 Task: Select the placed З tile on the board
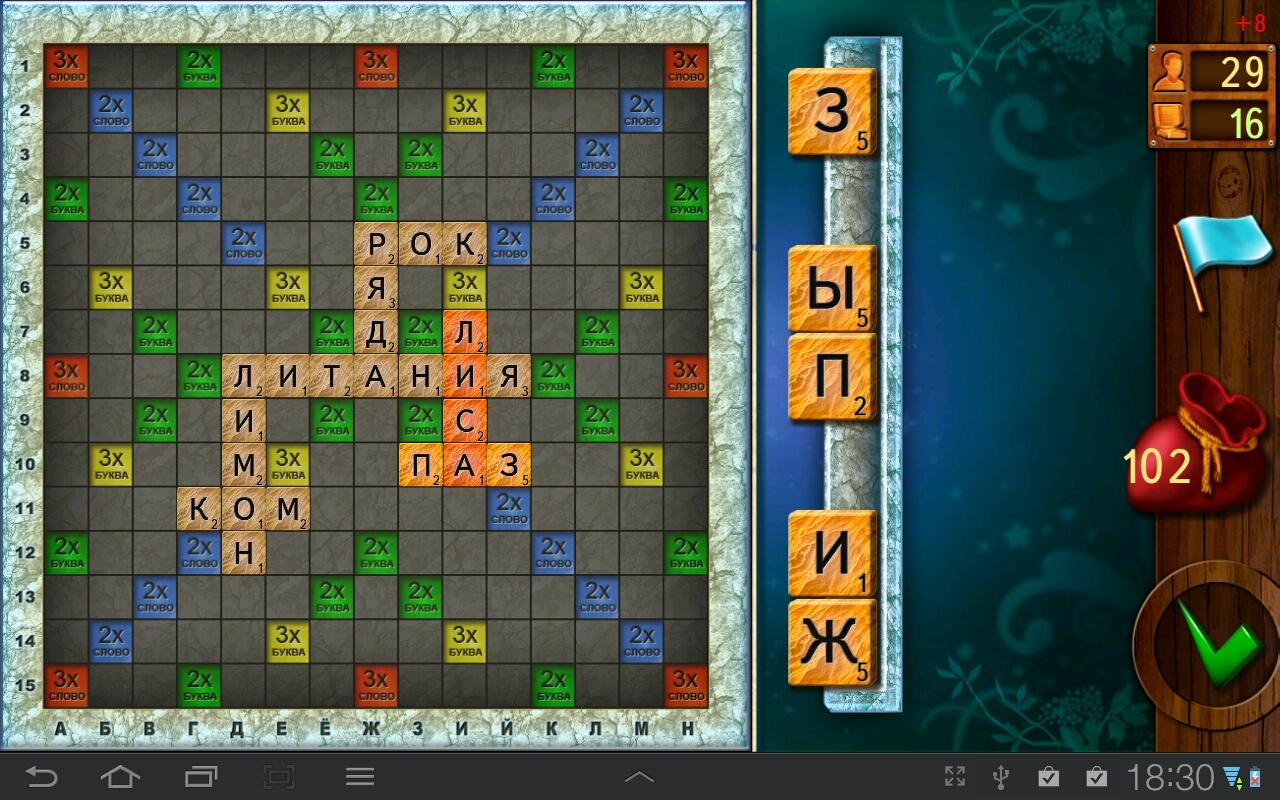click(x=509, y=464)
